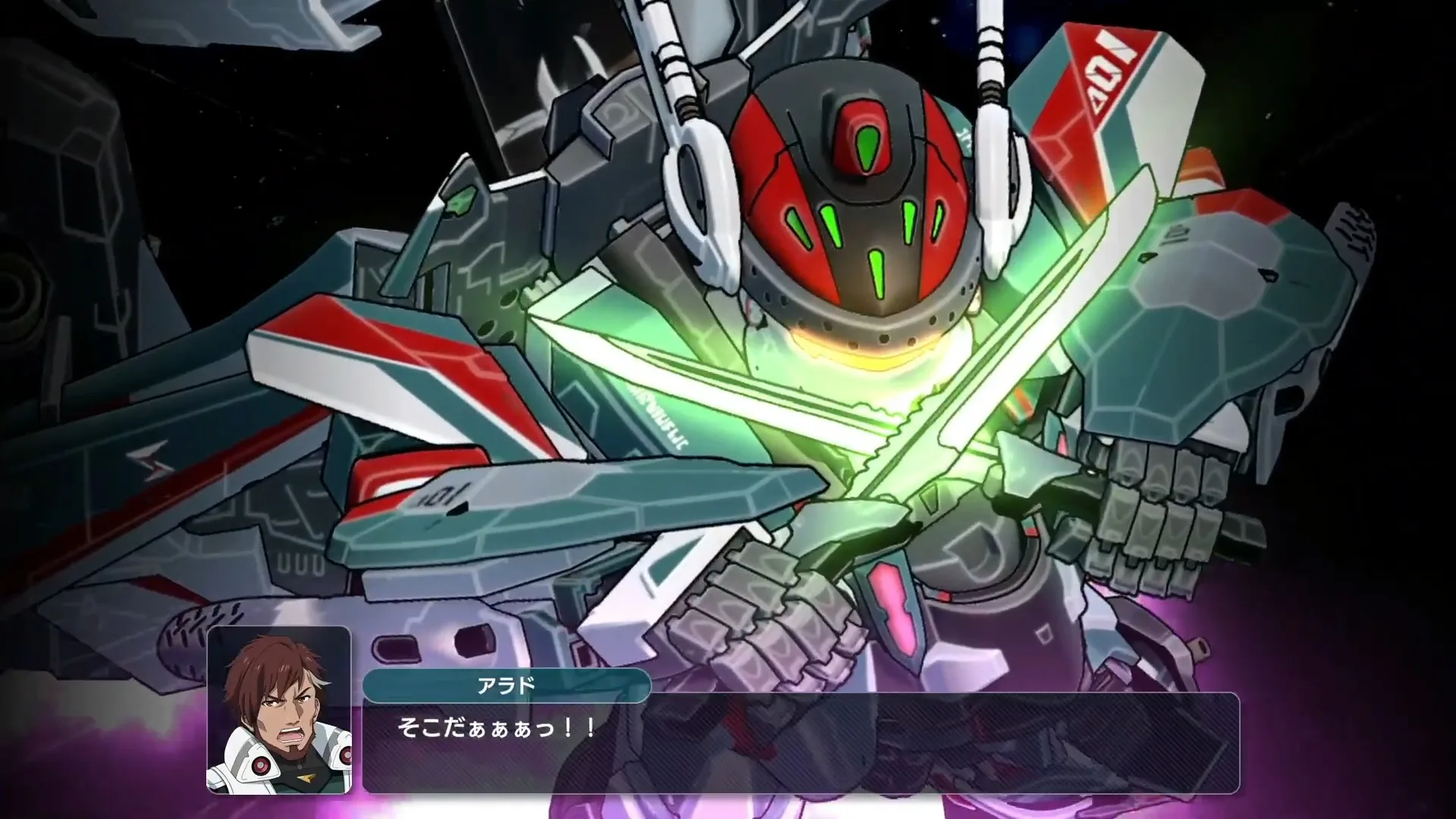
Task: Click the アラド nameplate above the dialogue
Action: (507, 684)
